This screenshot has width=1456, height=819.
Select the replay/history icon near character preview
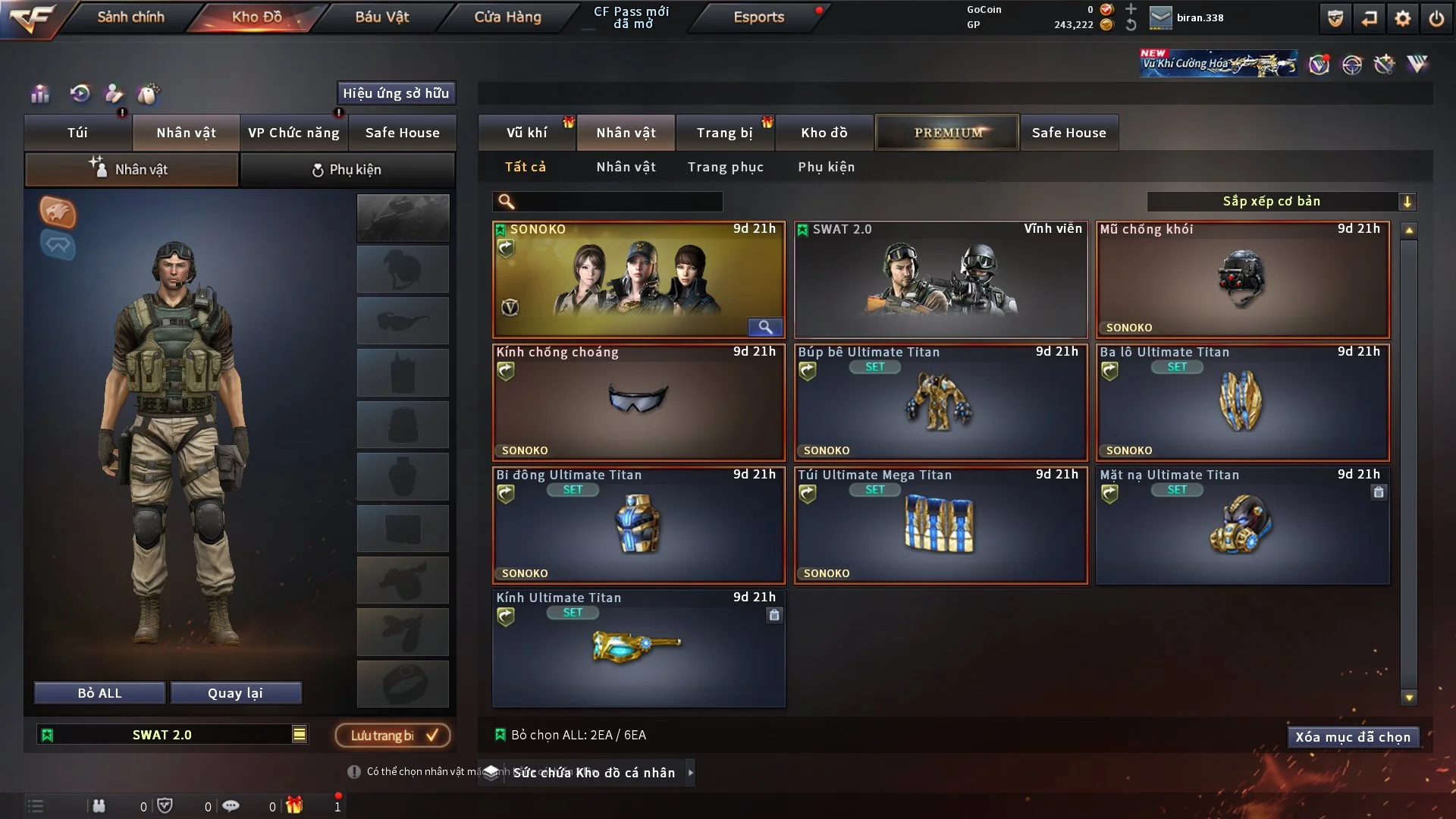click(x=80, y=94)
